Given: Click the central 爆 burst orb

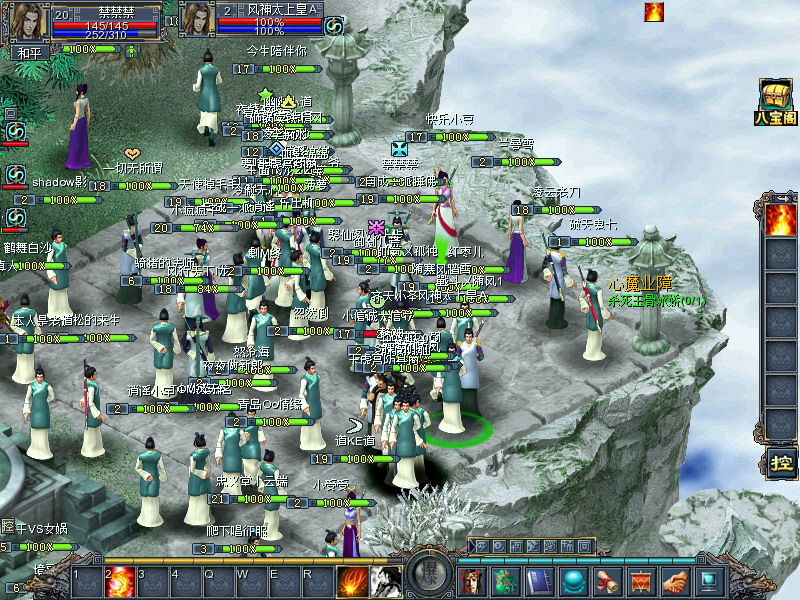Looking at the screenshot, I should tap(430, 578).
